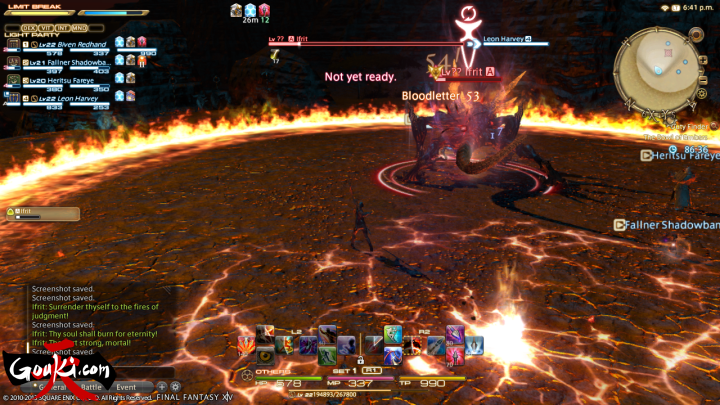This screenshot has width=720, height=405.
Task: Open the Event chat tab
Action: [x=126, y=386]
